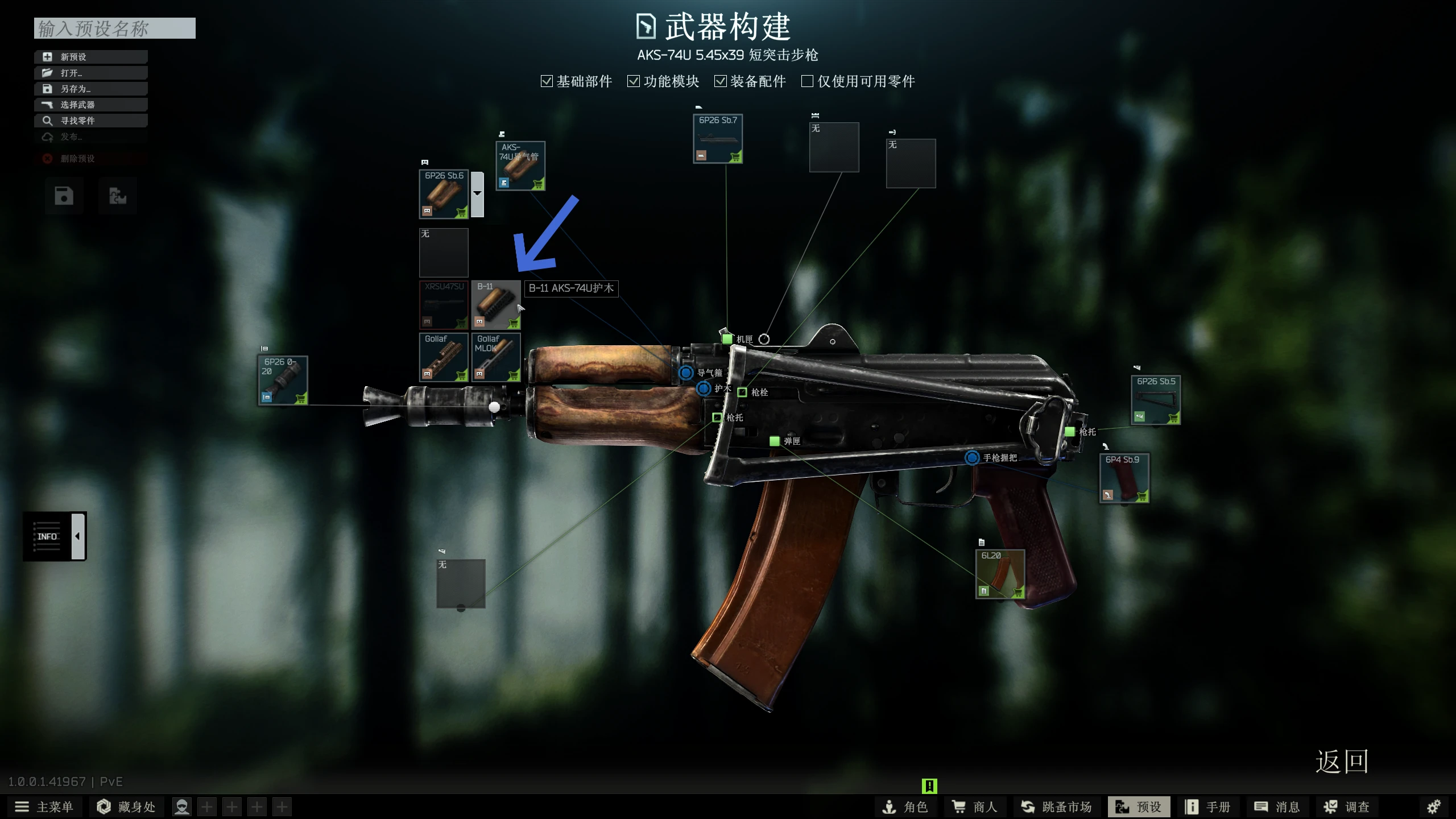Select the B-11 AKS-74U handguard
The image size is (1456, 819).
[495, 305]
